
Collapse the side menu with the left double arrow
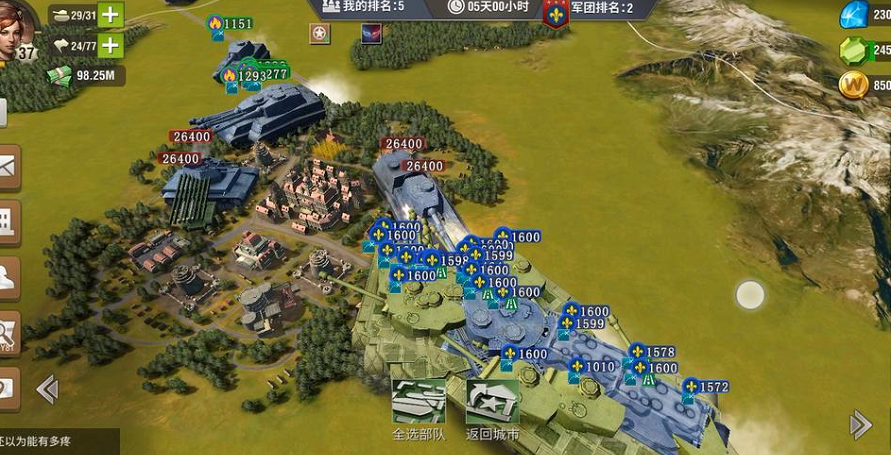tap(46, 389)
